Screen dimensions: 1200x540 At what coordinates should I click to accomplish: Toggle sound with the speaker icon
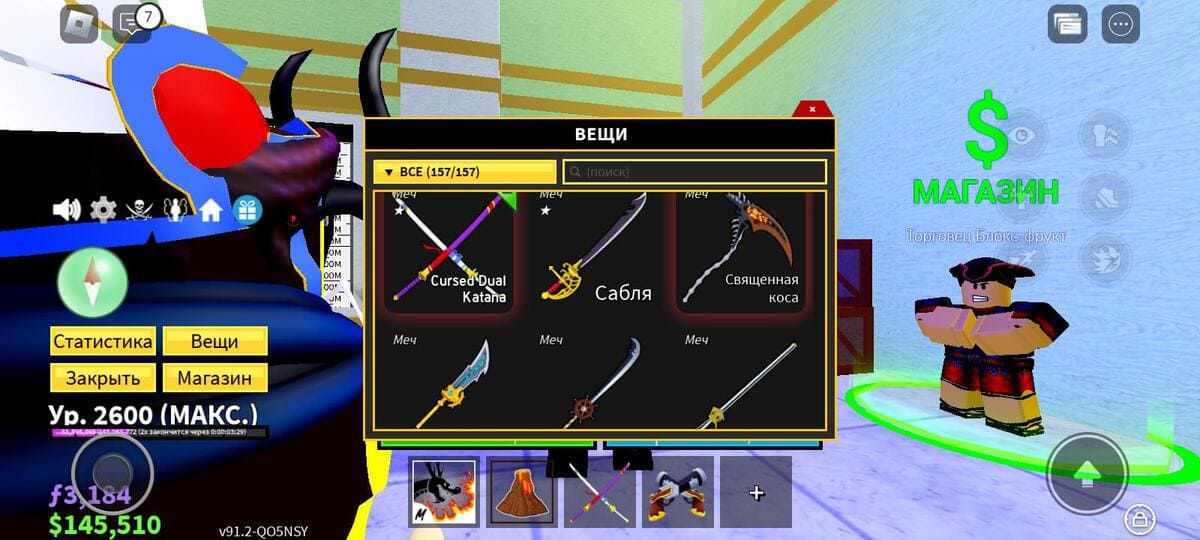click(66, 209)
